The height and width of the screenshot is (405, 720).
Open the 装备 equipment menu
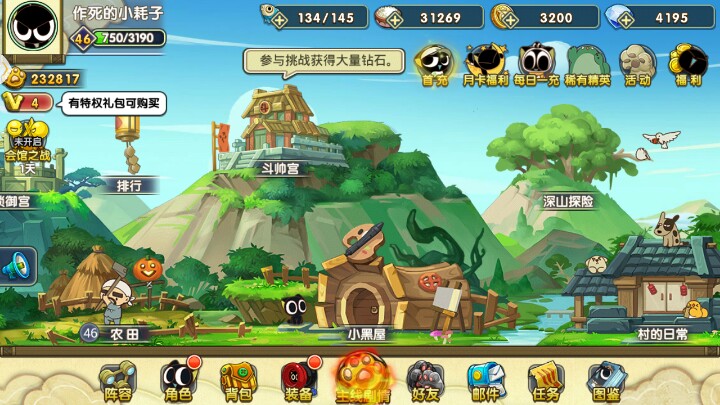(297, 380)
